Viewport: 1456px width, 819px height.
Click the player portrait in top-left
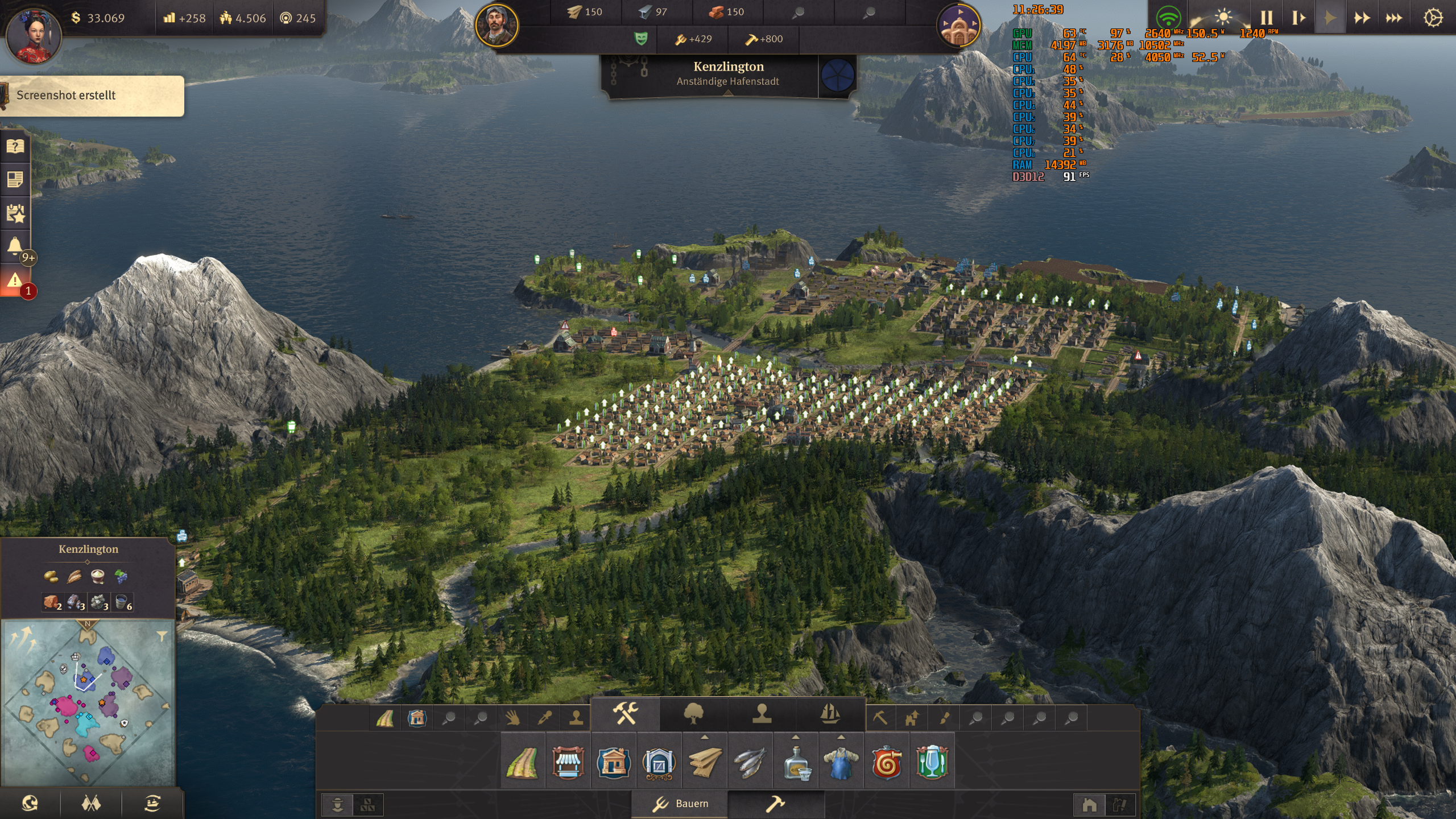(33, 35)
